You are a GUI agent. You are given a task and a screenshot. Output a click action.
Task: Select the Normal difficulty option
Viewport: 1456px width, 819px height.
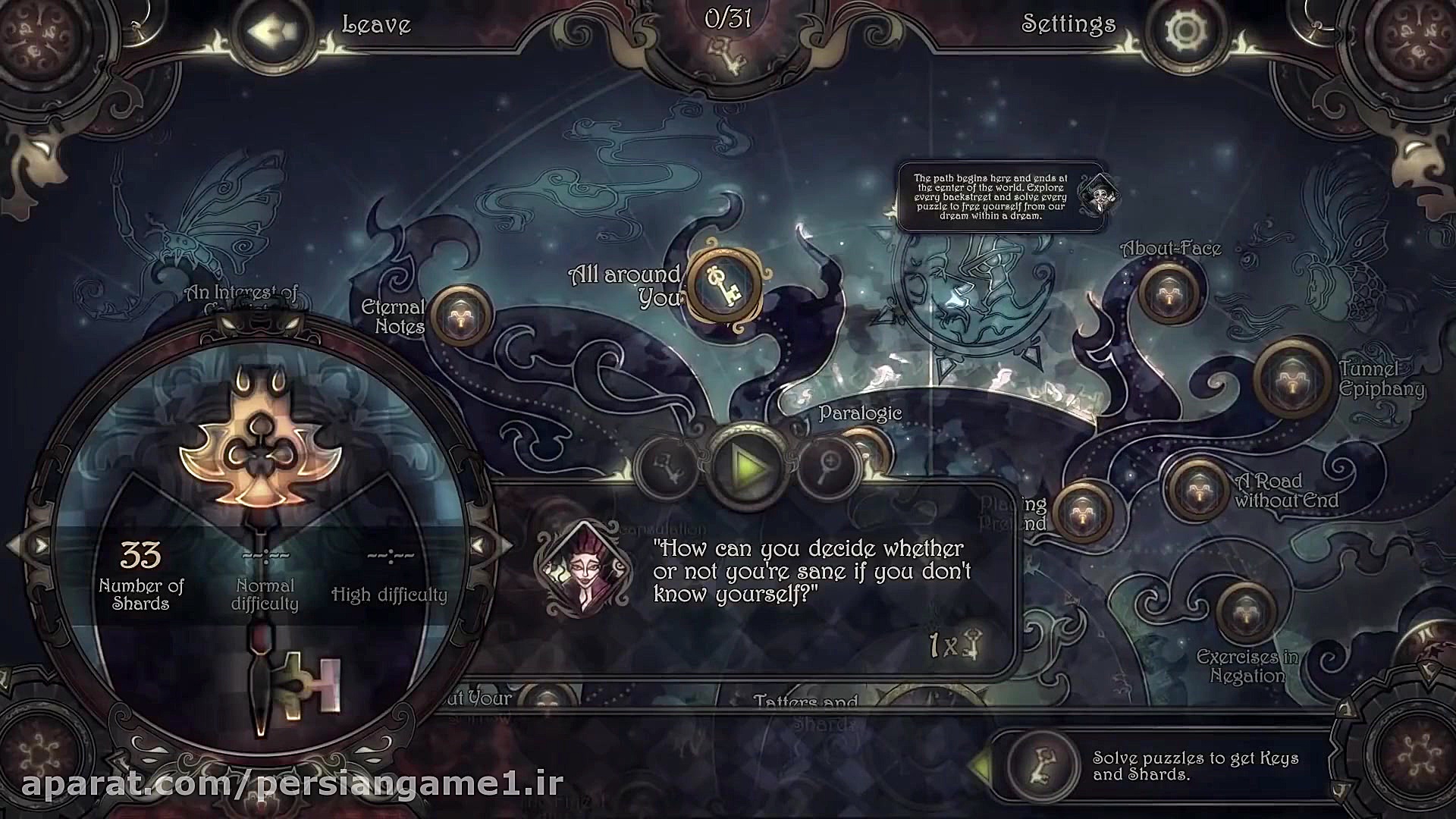[x=267, y=594]
